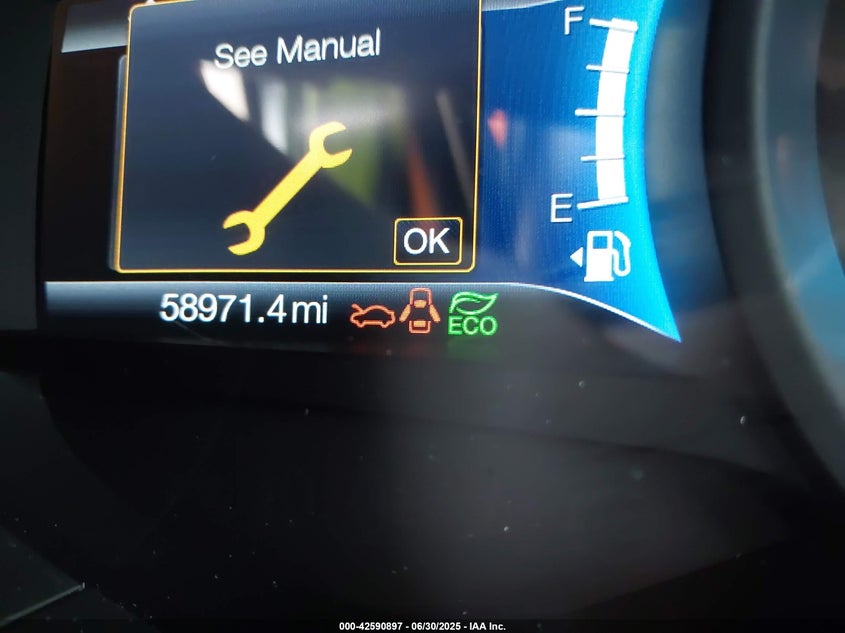Click the yellow wrench warning icon
The image size is (845, 633).
point(287,186)
